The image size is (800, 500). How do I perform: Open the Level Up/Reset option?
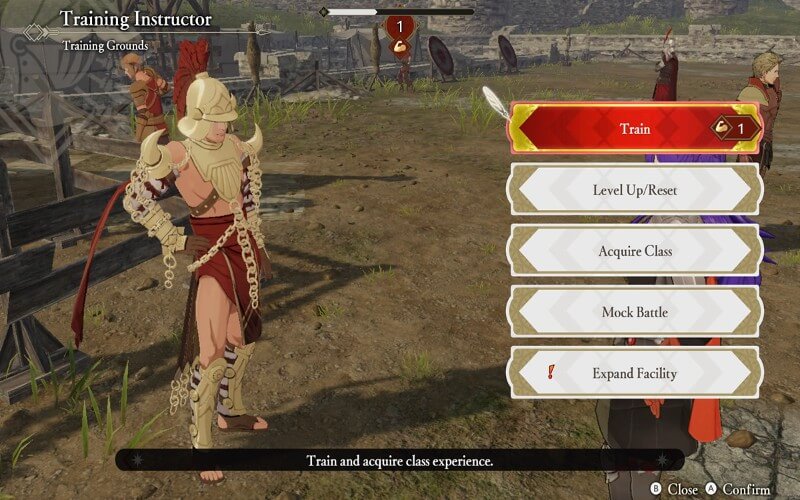click(635, 189)
